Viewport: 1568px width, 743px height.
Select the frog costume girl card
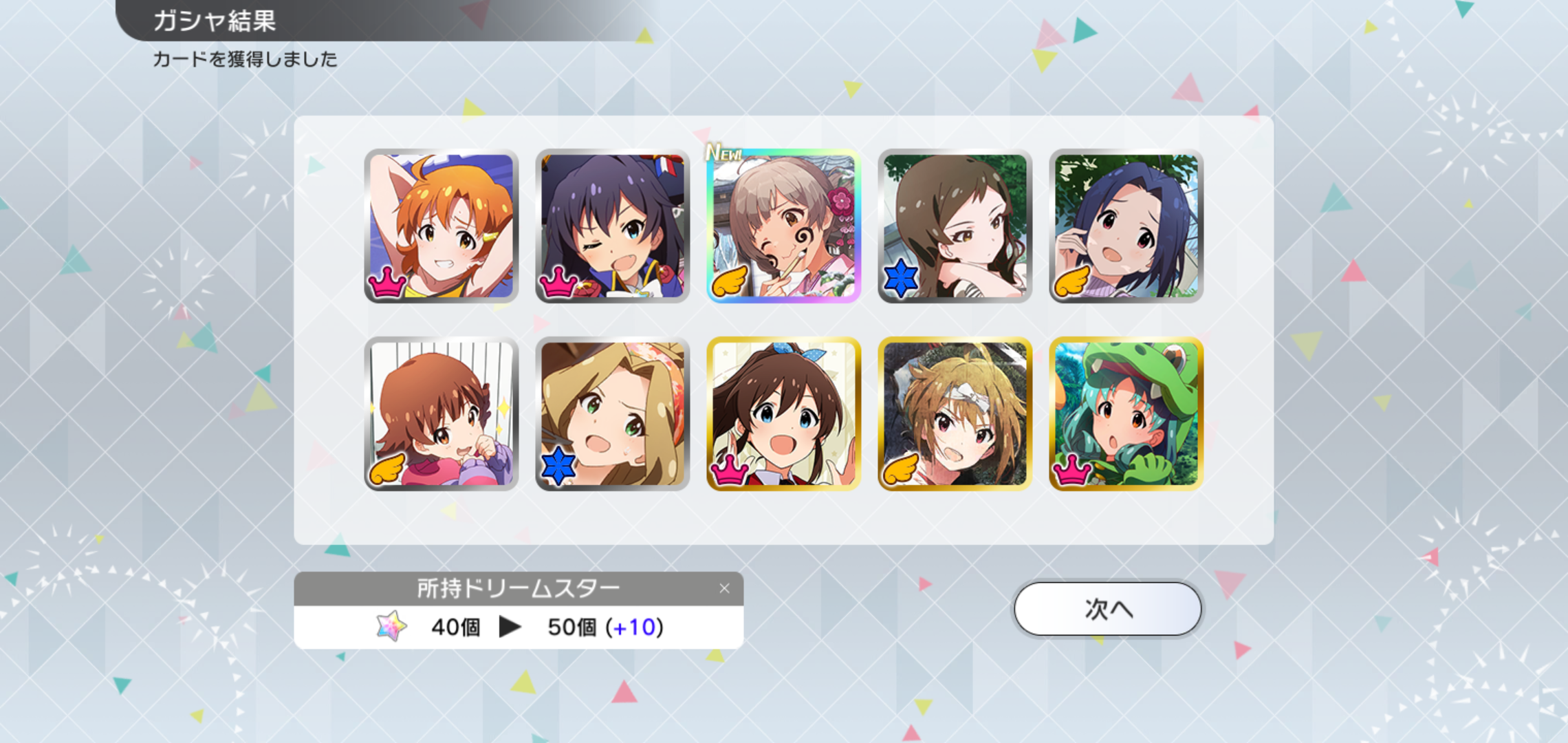(x=1126, y=413)
